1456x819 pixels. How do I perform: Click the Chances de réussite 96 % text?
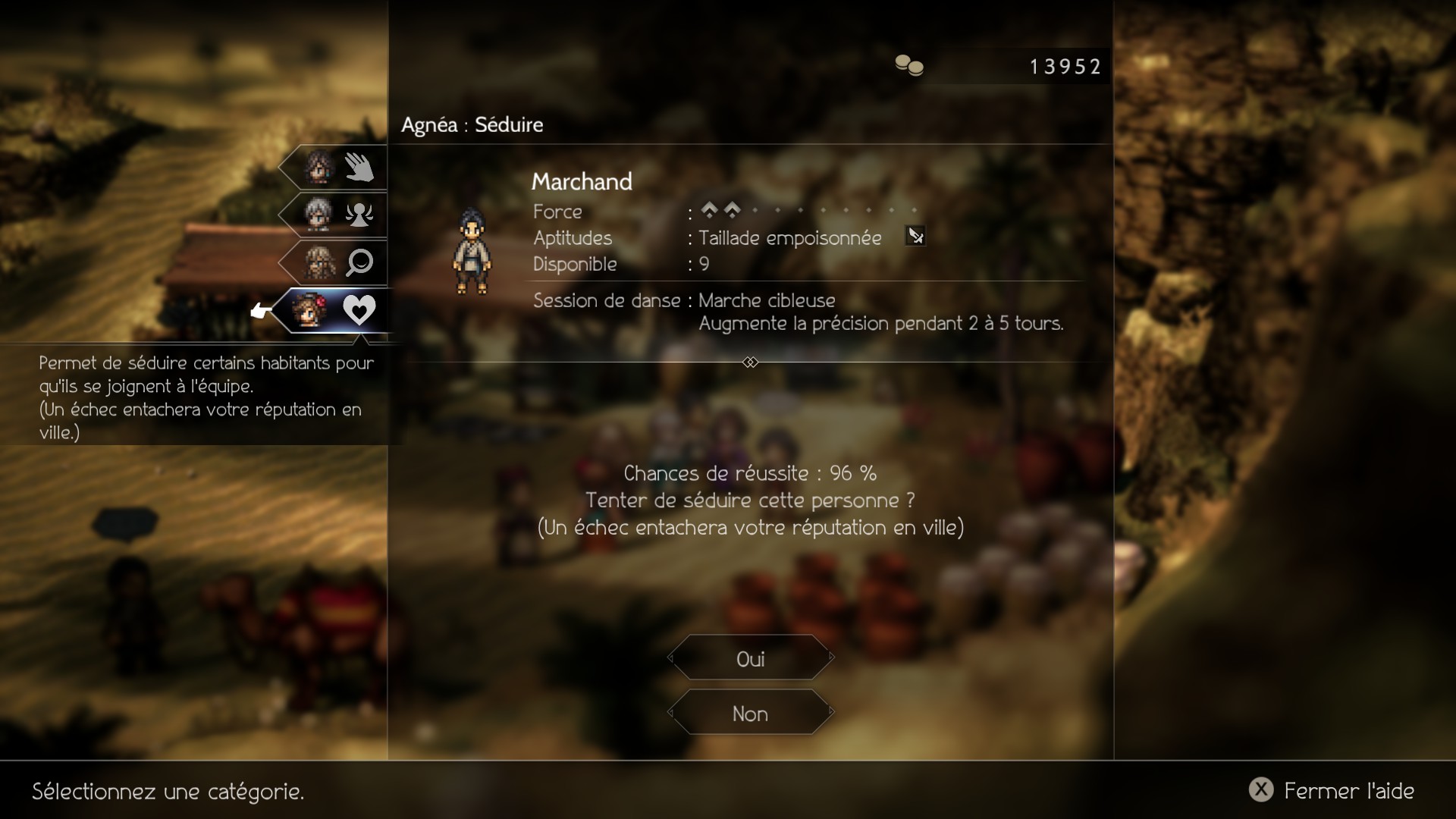pyautogui.click(x=749, y=473)
